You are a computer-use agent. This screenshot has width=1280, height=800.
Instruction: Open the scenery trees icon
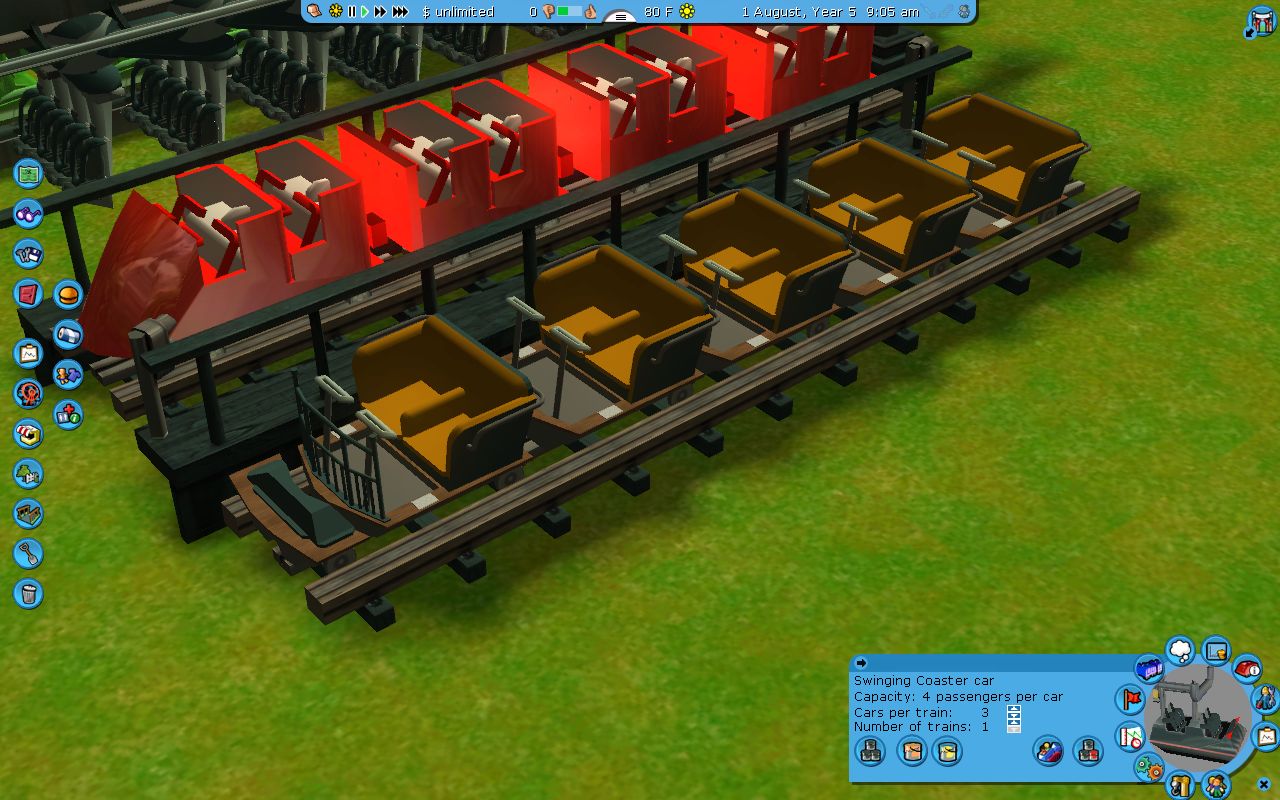click(x=28, y=473)
